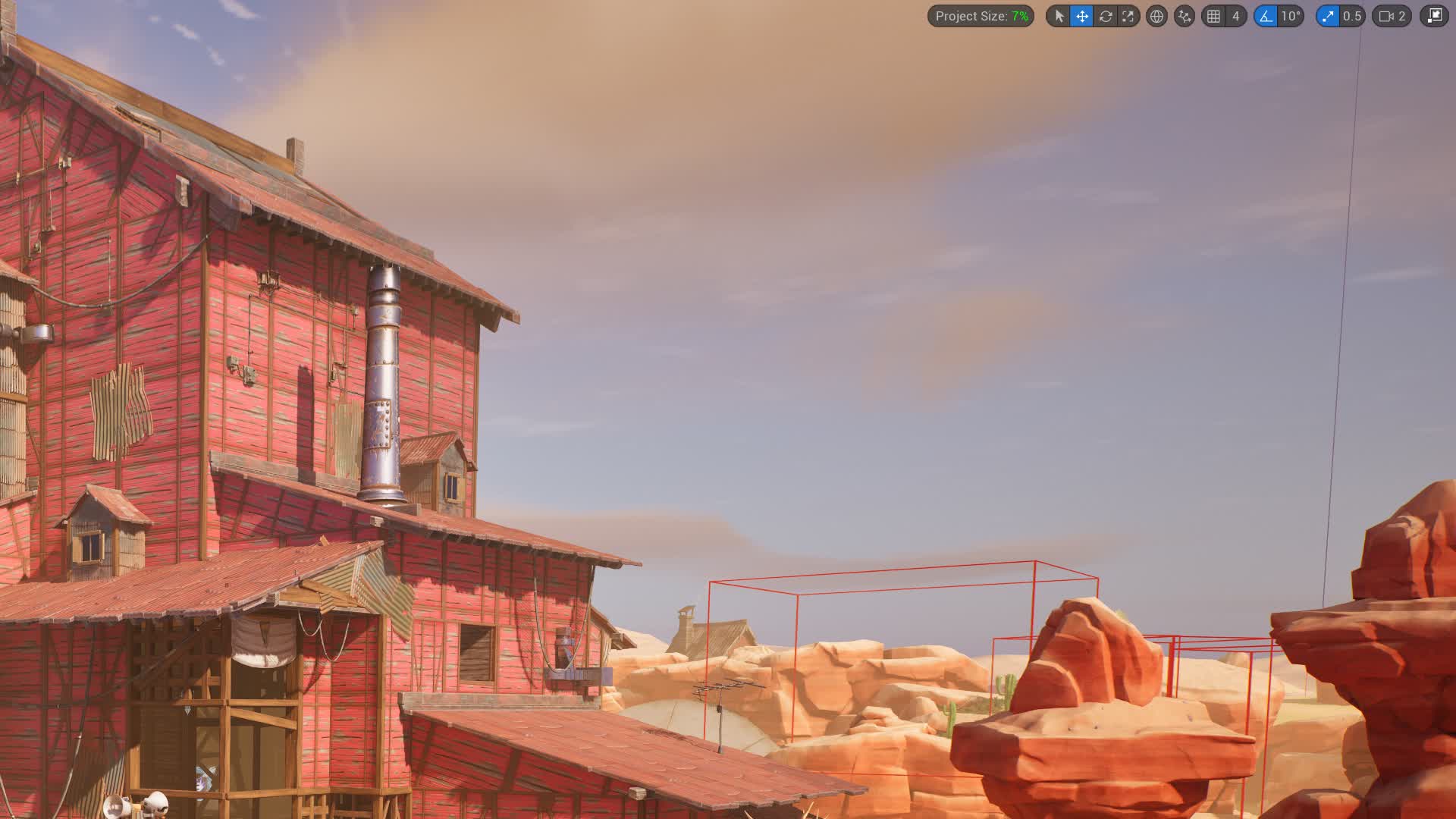Select the cursor Select tool

pos(1059,16)
